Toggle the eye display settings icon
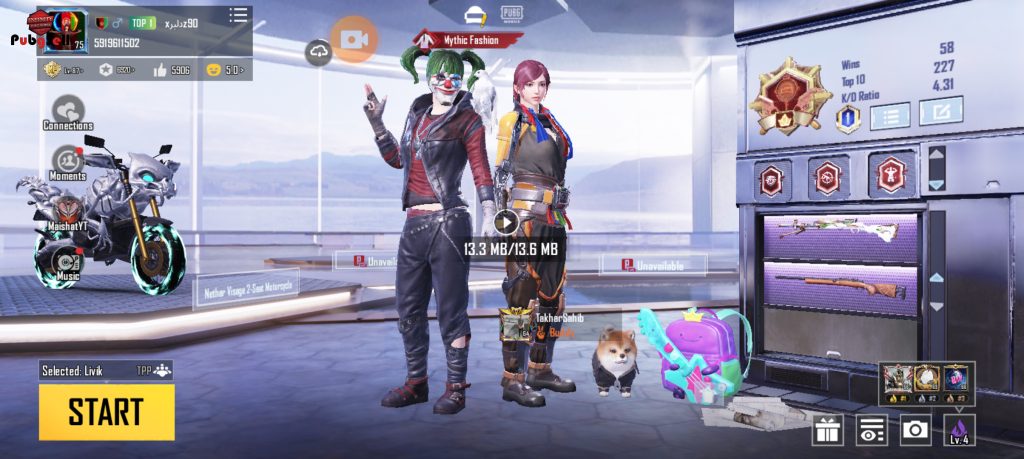Image resolution: width=1024 pixels, height=459 pixels. (871, 430)
